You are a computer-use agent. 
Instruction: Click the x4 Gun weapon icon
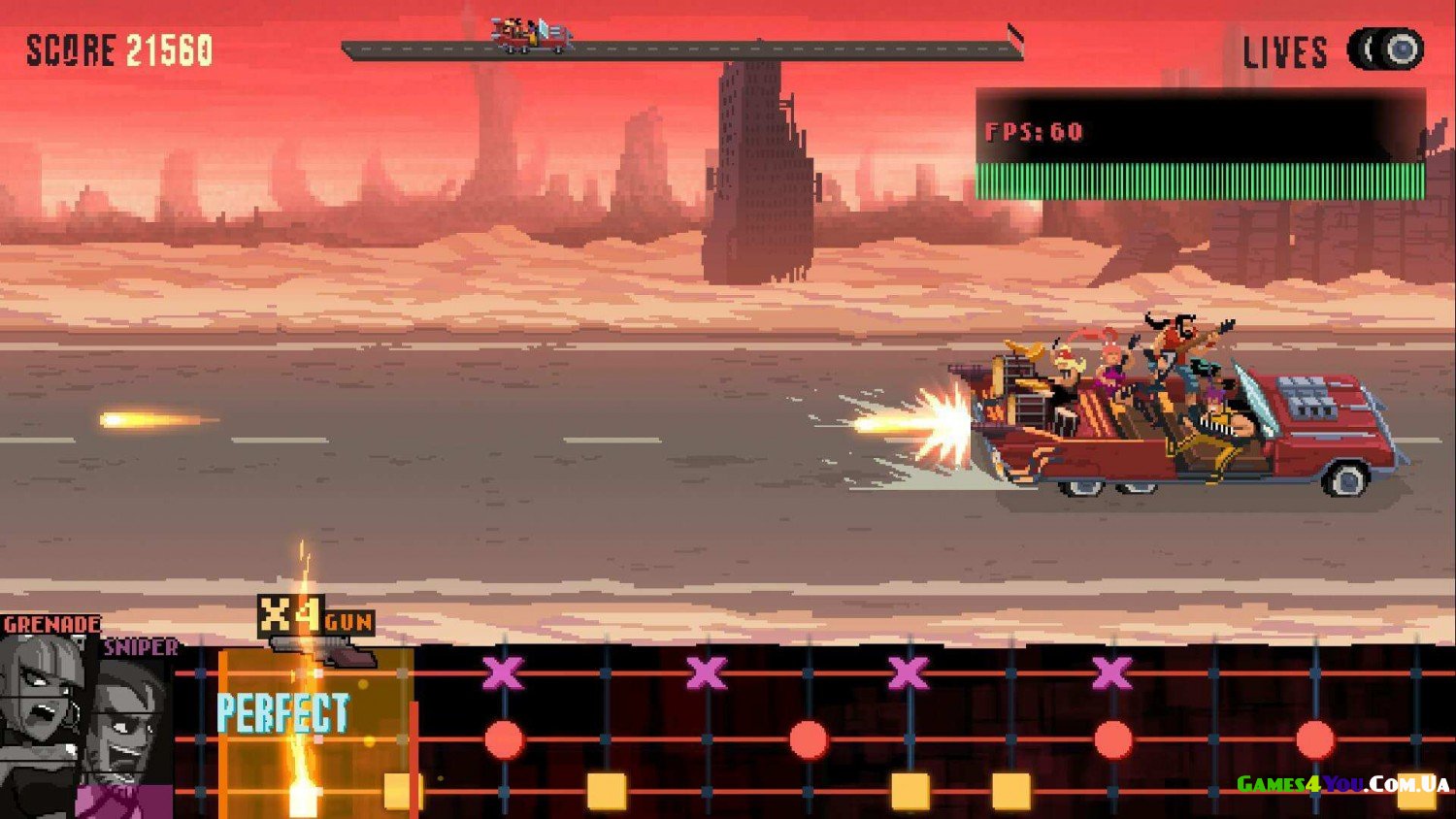click(x=316, y=629)
